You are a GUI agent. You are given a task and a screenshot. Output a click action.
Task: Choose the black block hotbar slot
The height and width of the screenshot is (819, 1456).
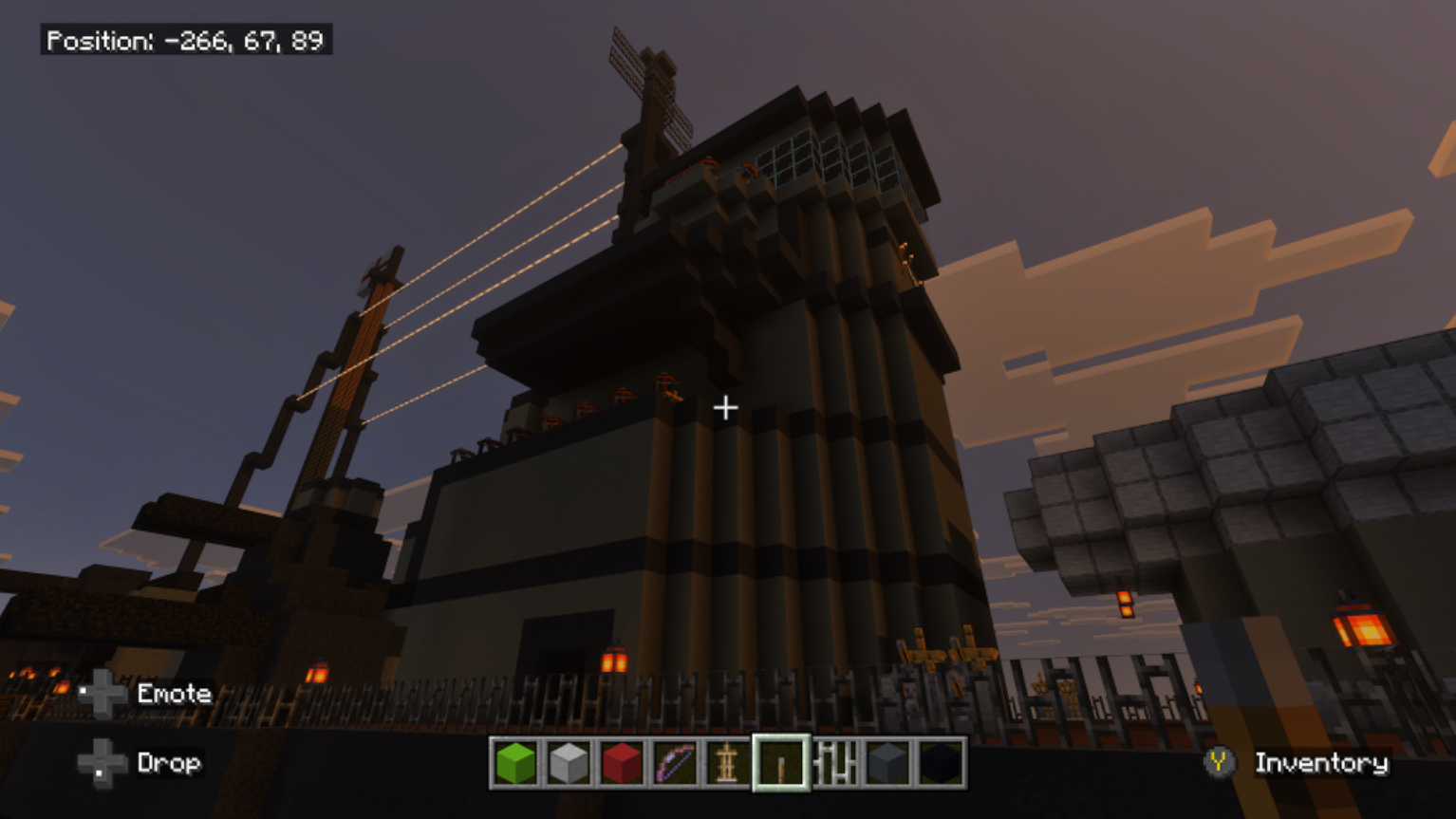pos(941,763)
